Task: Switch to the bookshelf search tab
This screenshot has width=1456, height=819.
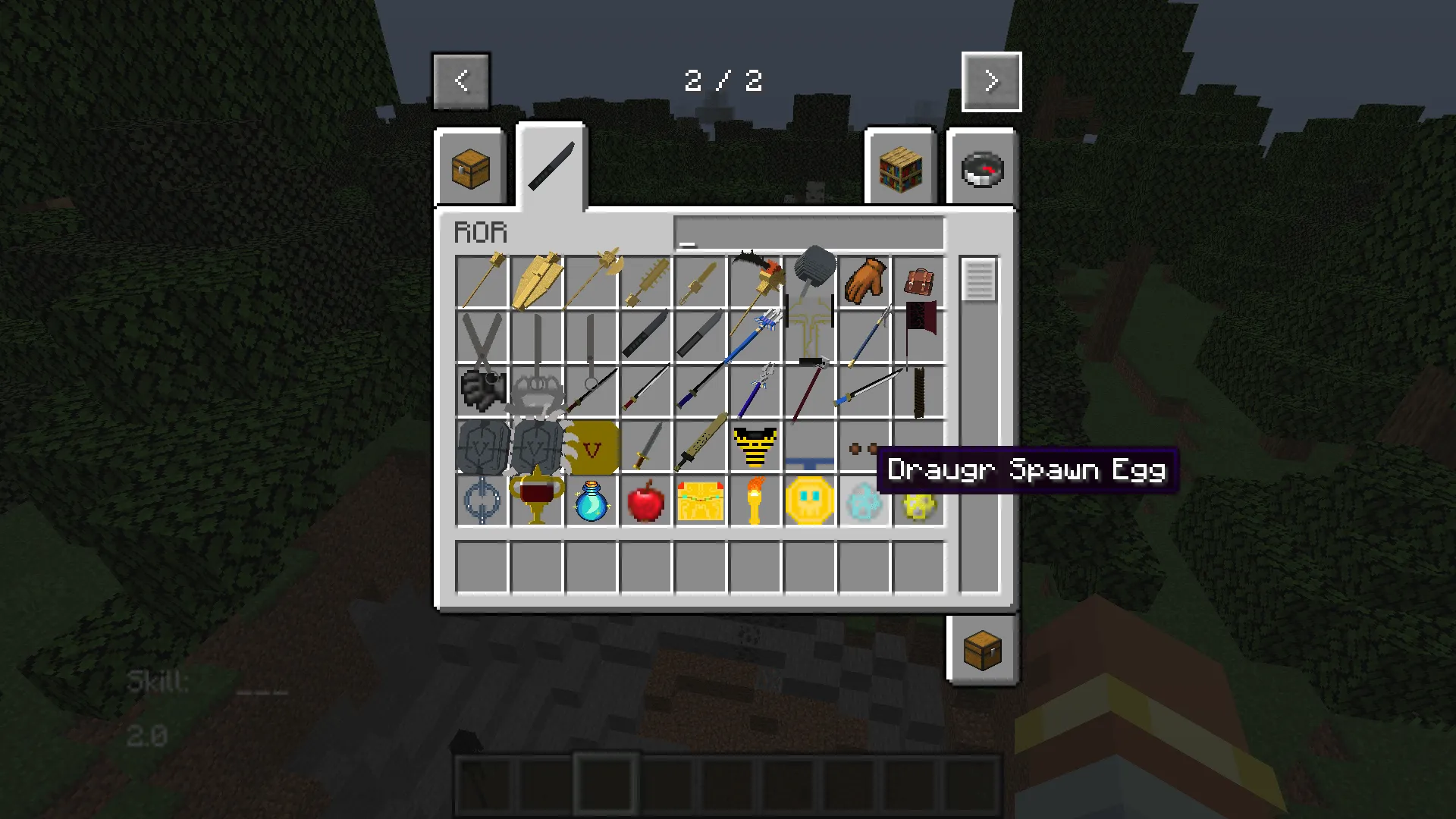Action: [901, 168]
